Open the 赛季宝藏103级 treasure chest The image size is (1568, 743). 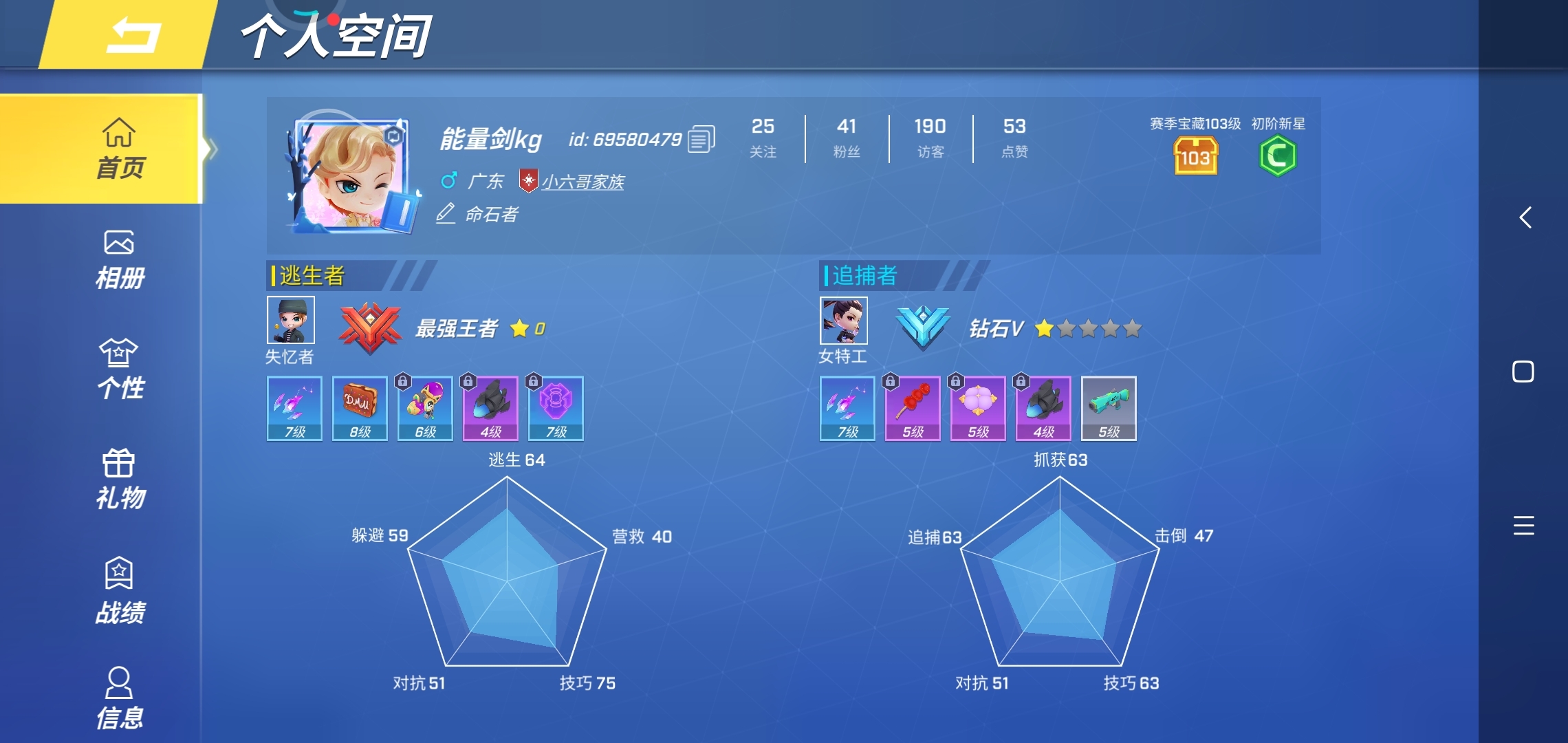1195,157
